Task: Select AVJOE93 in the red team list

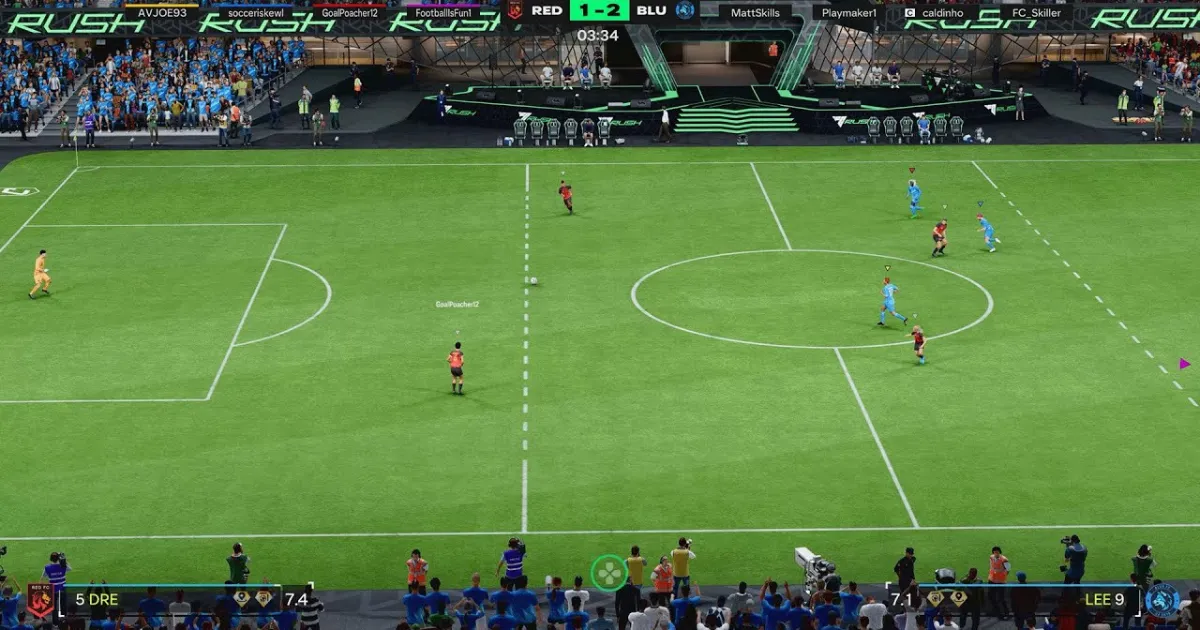Action: (161, 12)
